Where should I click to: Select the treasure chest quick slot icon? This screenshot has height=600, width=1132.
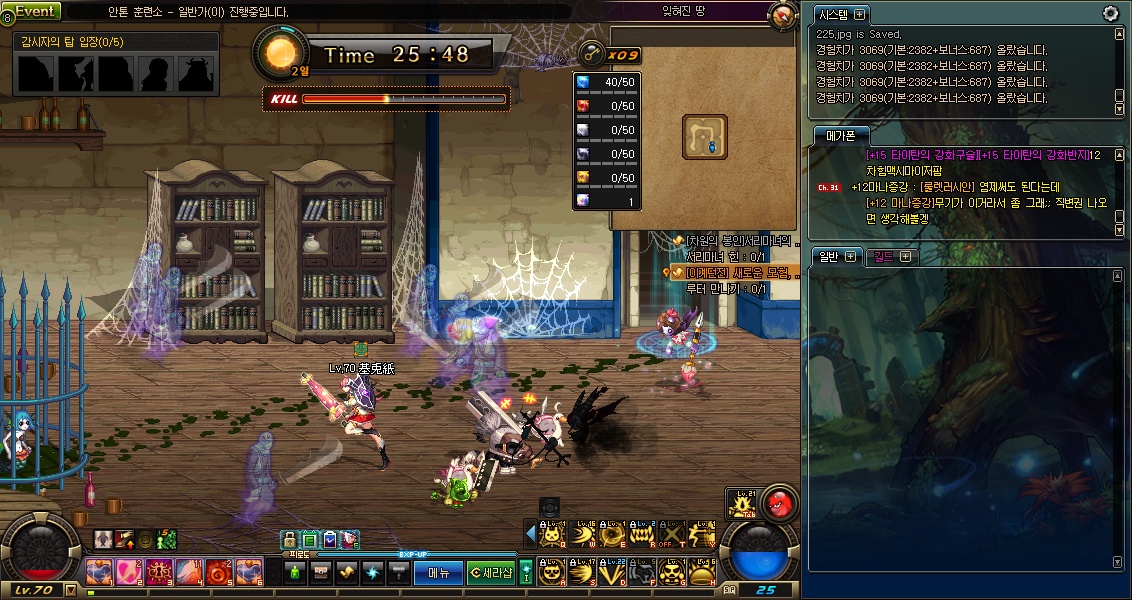(321, 572)
